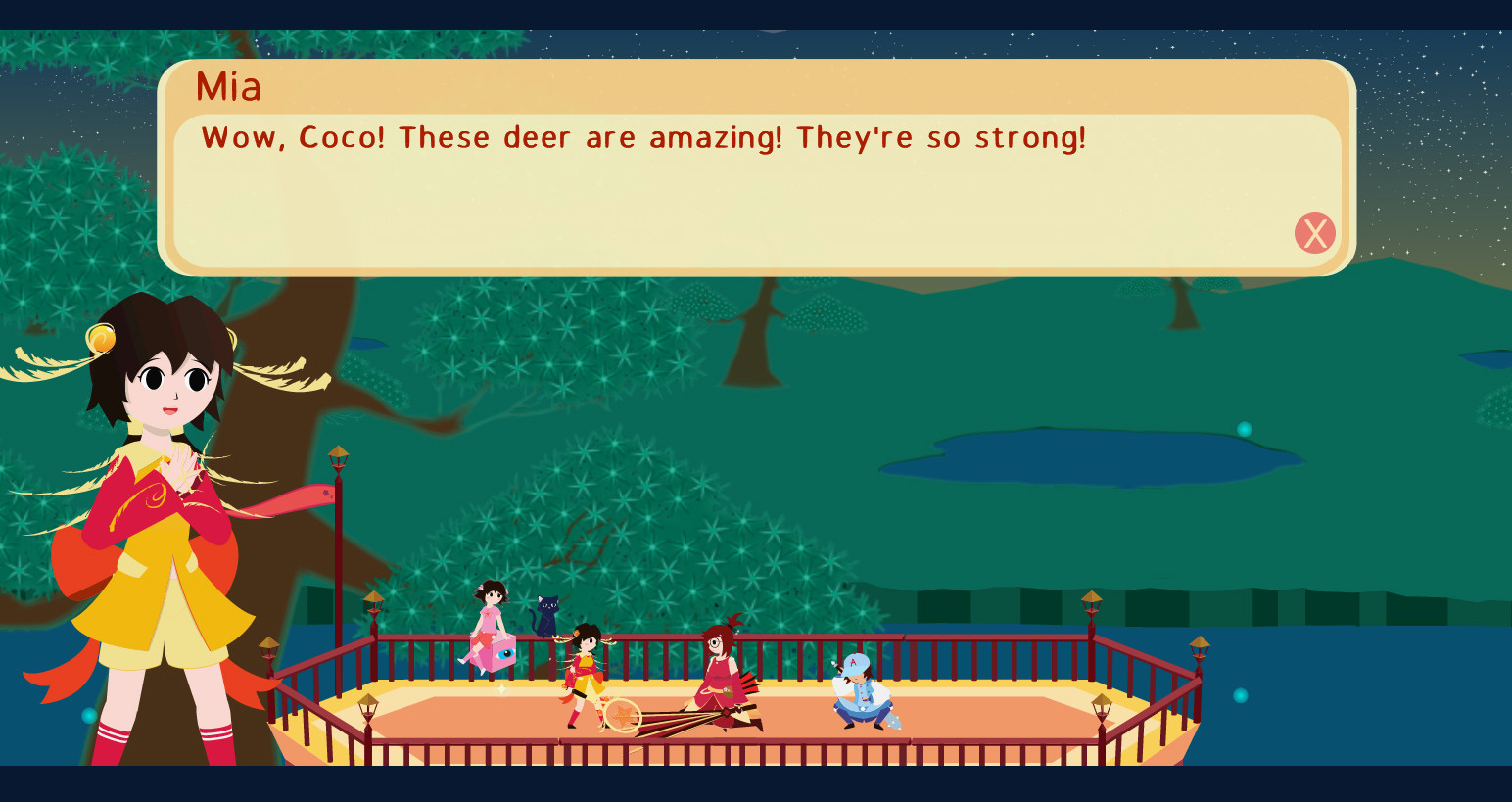Select the blue cat sitting on the railing
The width and height of the screenshot is (1512, 802).
(x=546, y=617)
